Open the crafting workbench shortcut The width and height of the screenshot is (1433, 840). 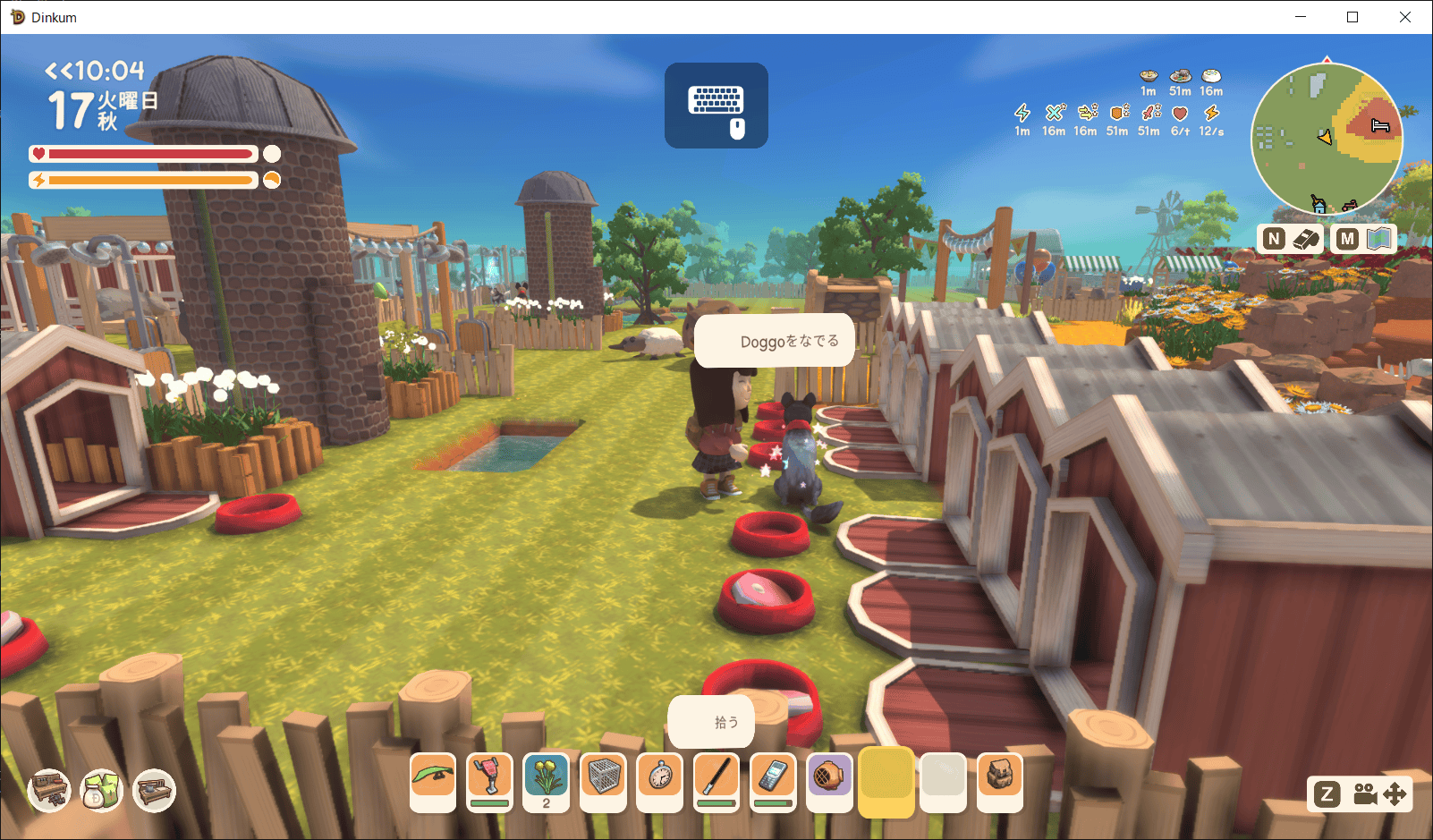[x=49, y=791]
